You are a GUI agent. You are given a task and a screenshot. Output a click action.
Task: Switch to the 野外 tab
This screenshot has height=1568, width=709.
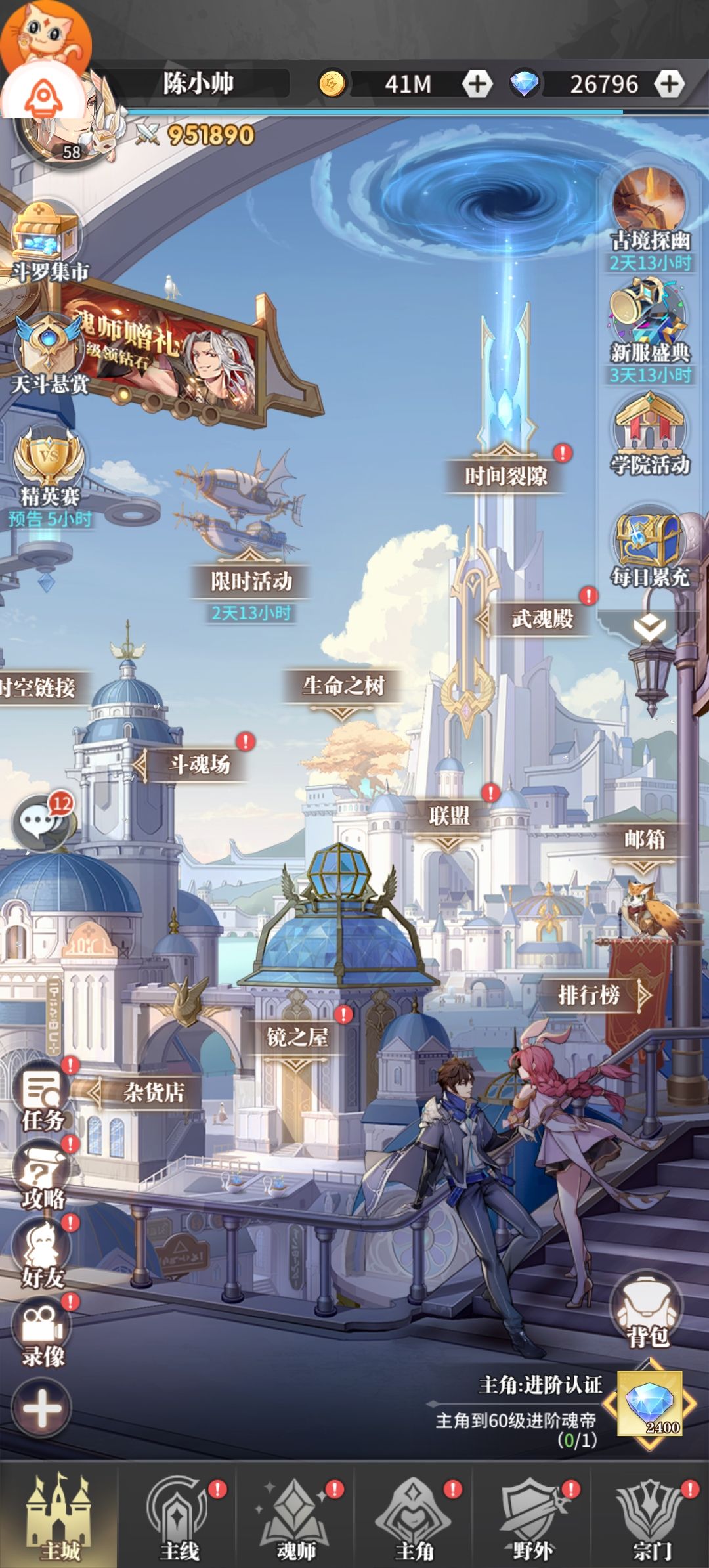pos(532,1517)
